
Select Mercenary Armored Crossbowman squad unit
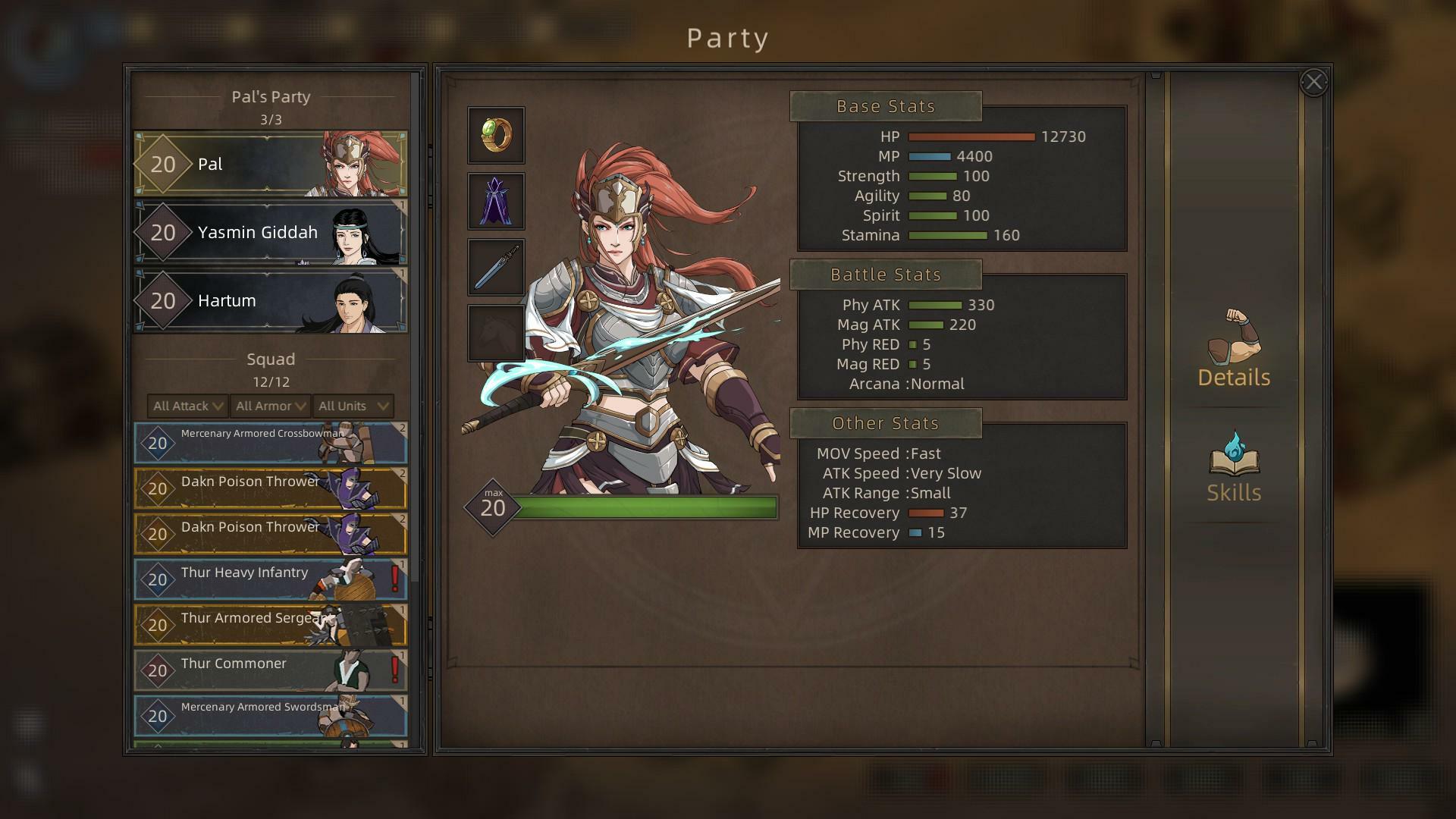[271, 443]
